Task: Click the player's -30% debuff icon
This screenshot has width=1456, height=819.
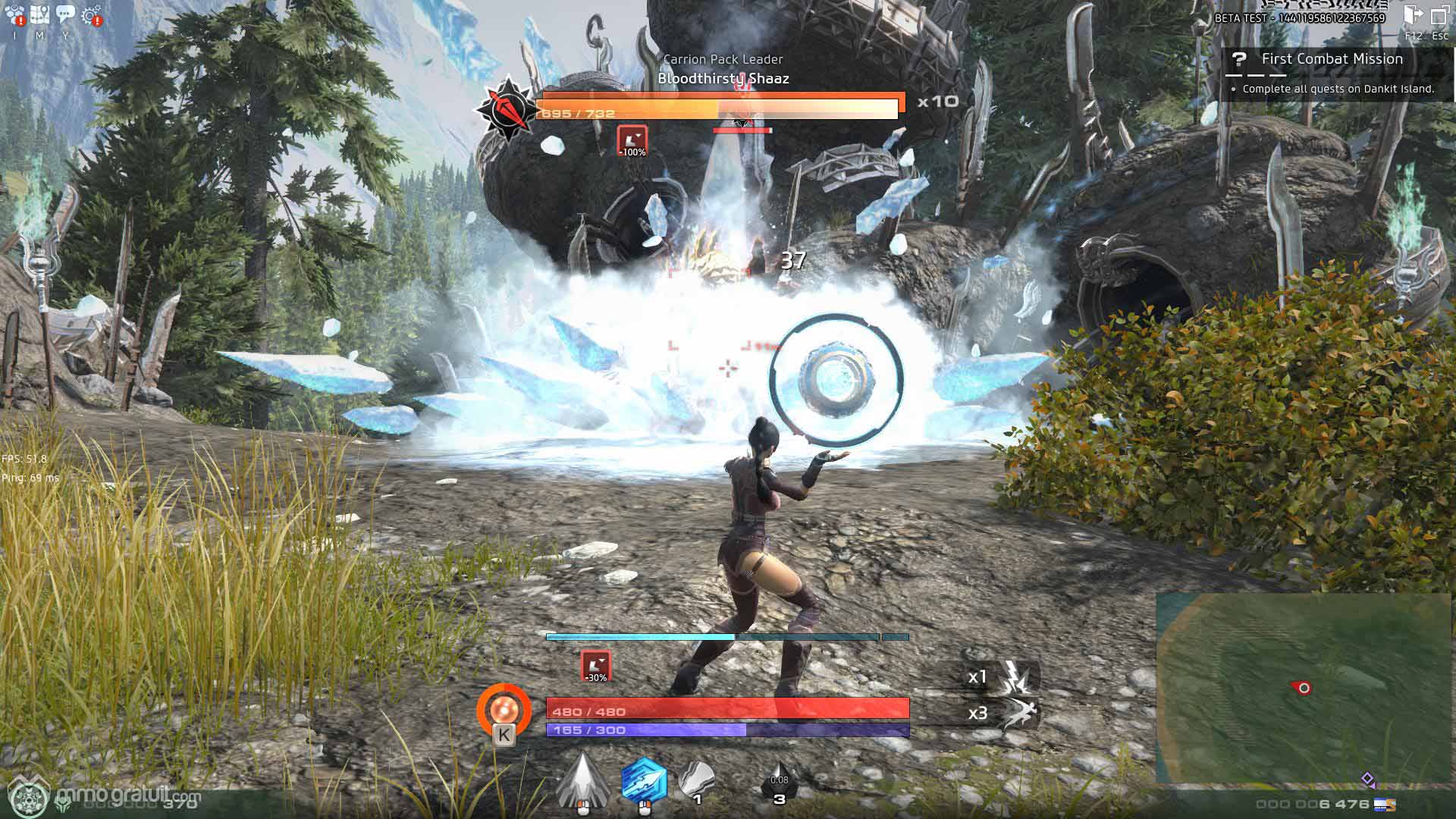Action: [x=596, y=666]
